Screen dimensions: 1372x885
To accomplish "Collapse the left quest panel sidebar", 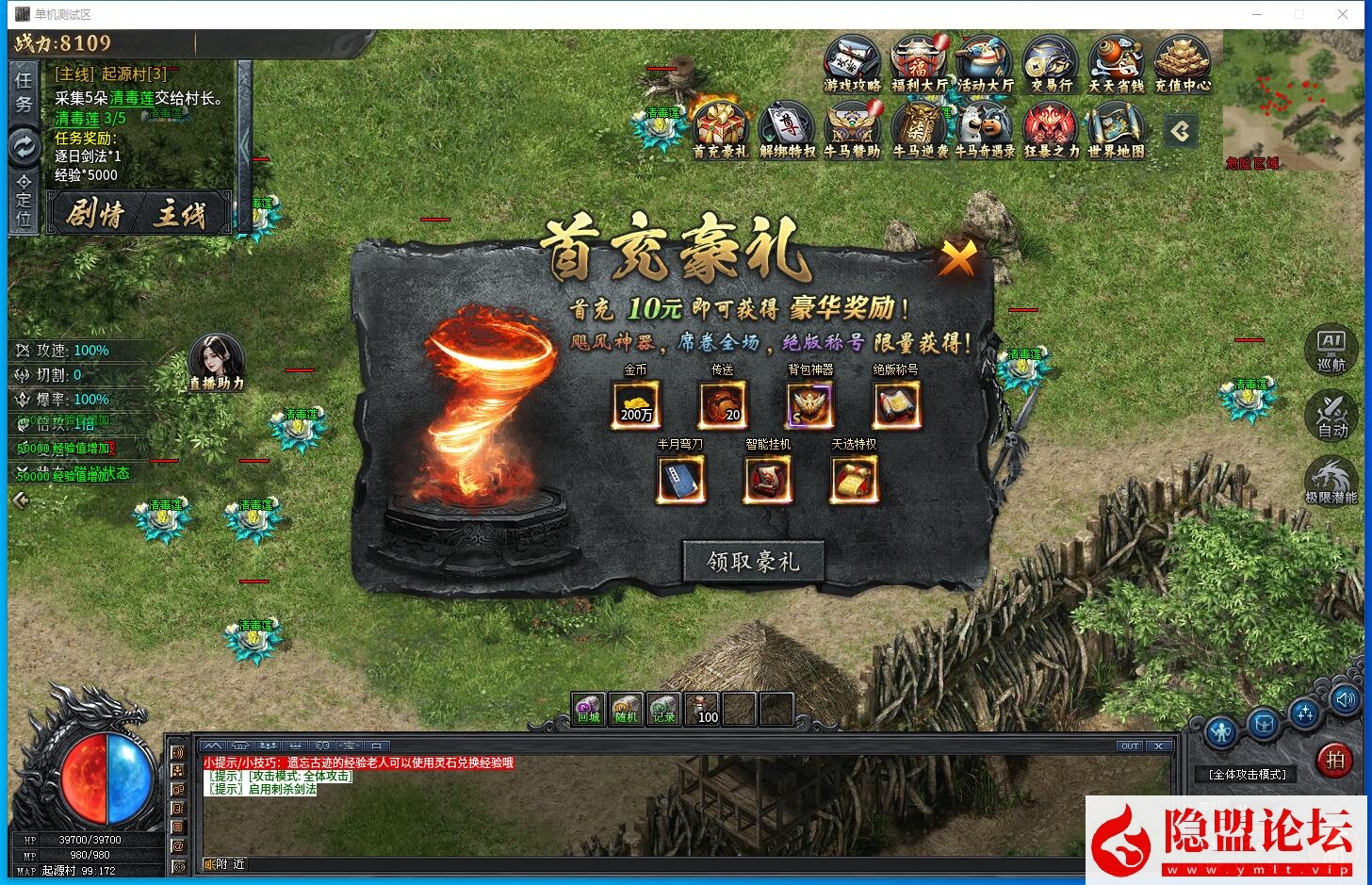I will (21, 500).
